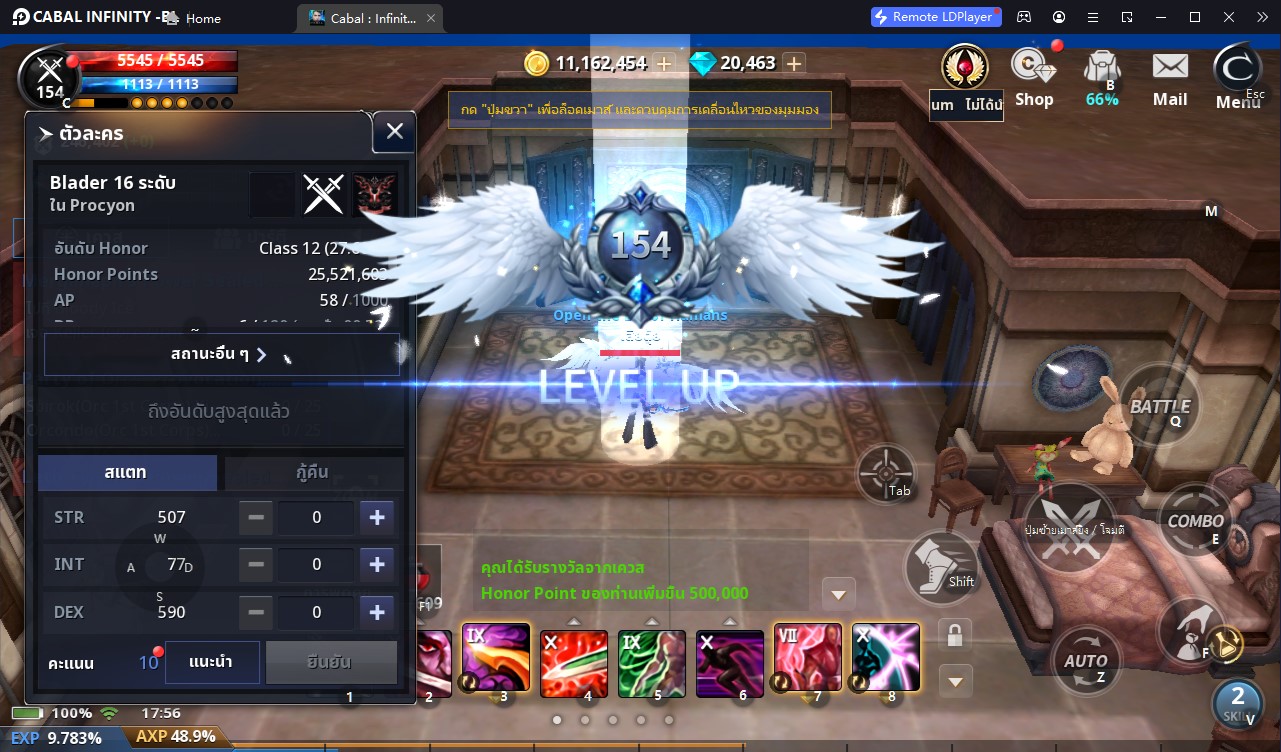This screenshot has width=1281, height=752.
Task: Switch to the กู้คืน tab
Action: click(314, 473)
